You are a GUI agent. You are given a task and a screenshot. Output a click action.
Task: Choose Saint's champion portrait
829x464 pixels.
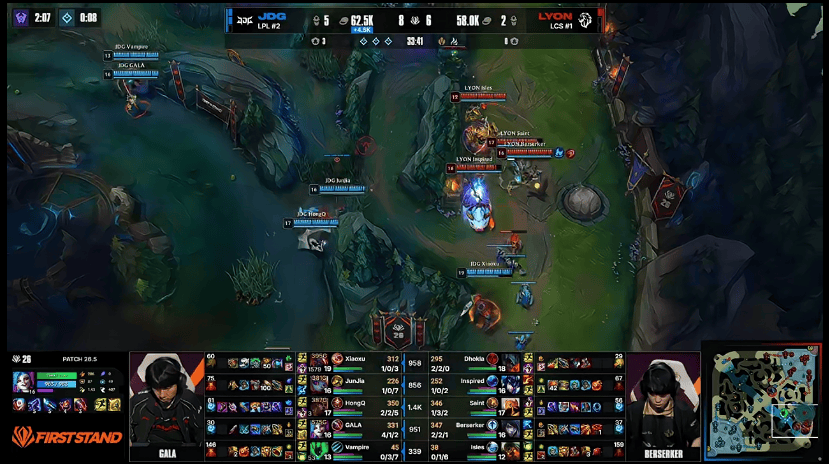click(511, 405)
